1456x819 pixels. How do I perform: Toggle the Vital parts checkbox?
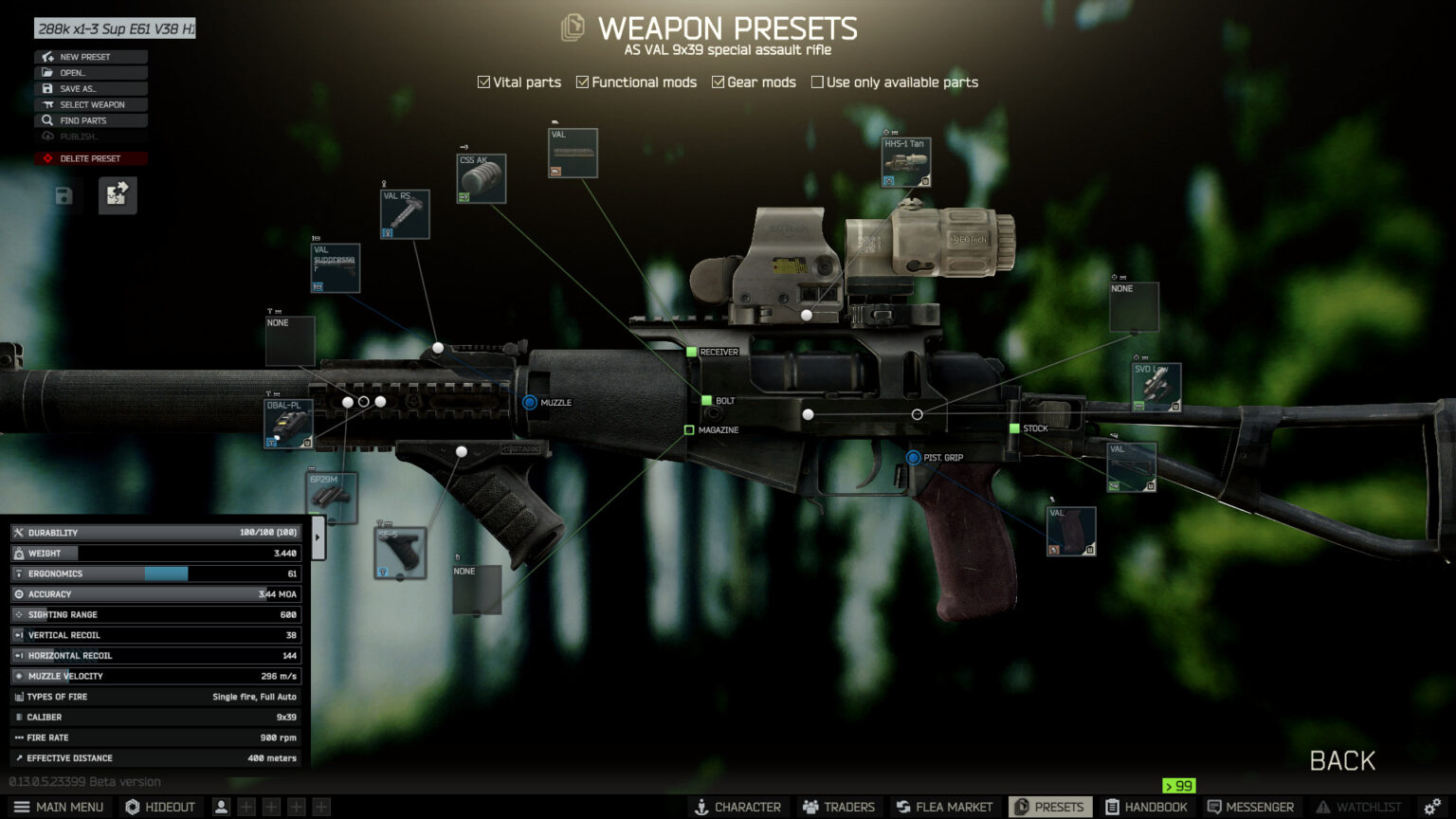point(483,82)
